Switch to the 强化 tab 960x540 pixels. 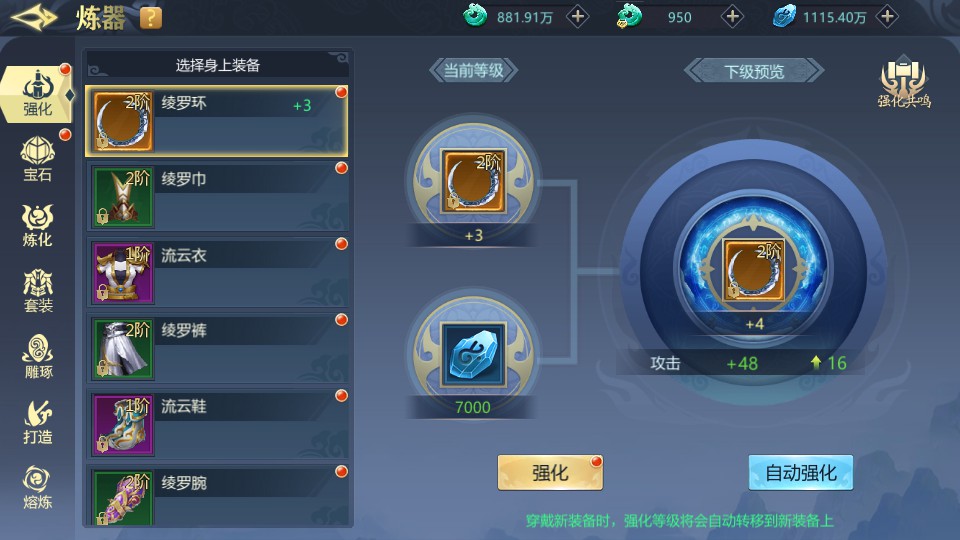pyautogui.click(x=38, y=94)
